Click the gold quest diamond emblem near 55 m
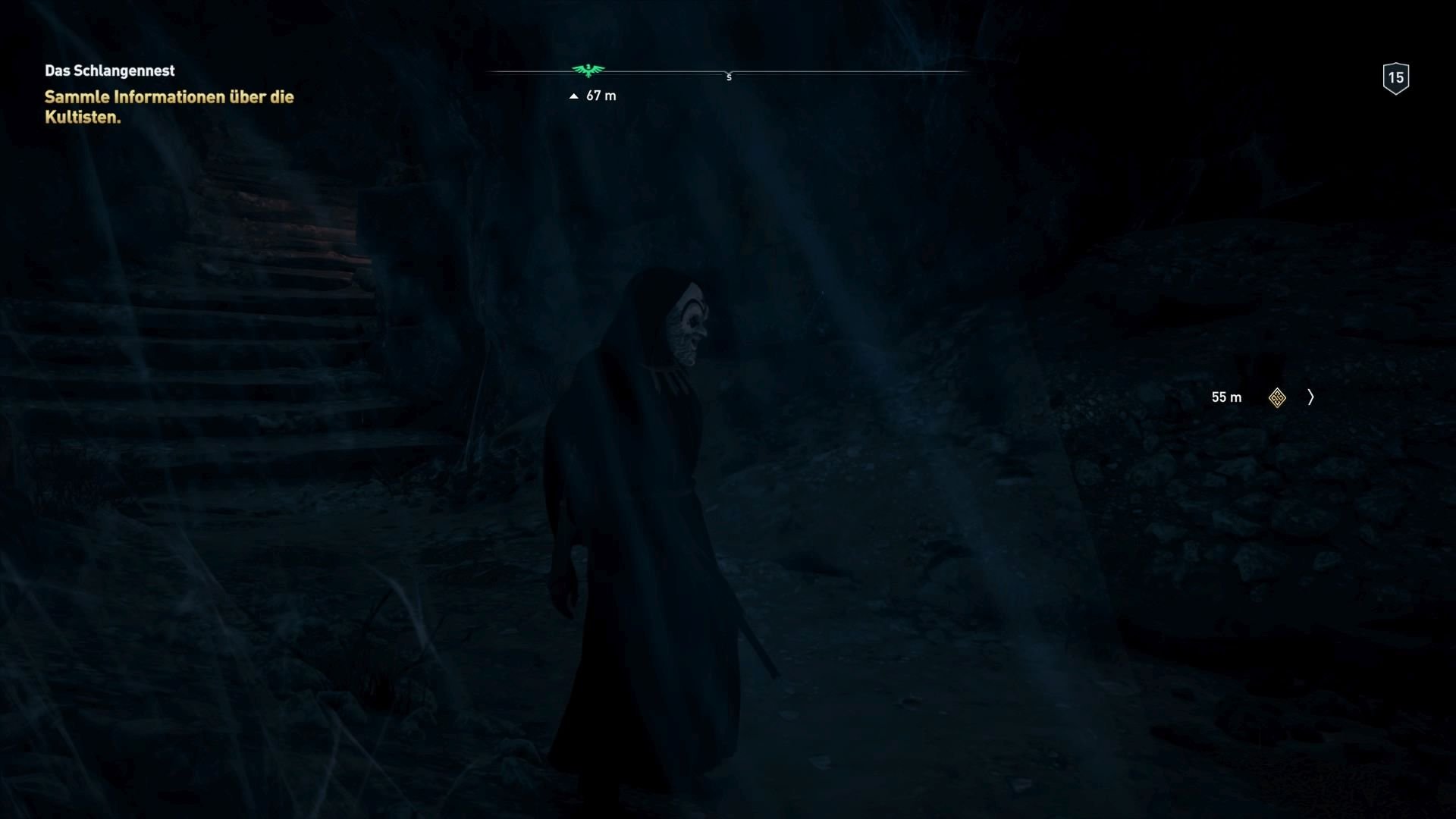The height and width of the screenshot is (819, 1456). click(x=1276, y=397)
